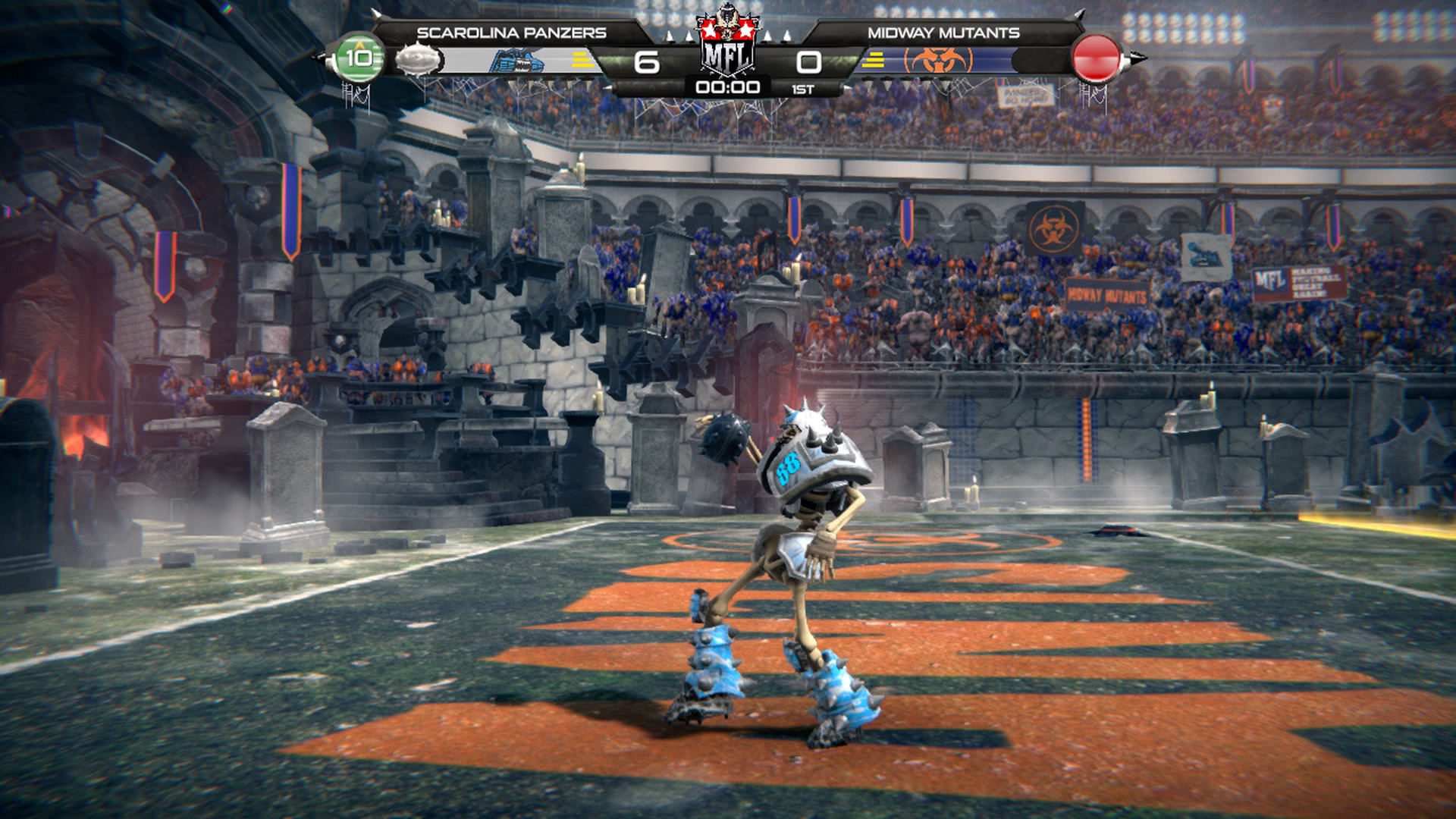This screenshot has width=1456, height=819.
Task: Click the biohazard flag hanging in the stands
Action: coord(1053,227)
